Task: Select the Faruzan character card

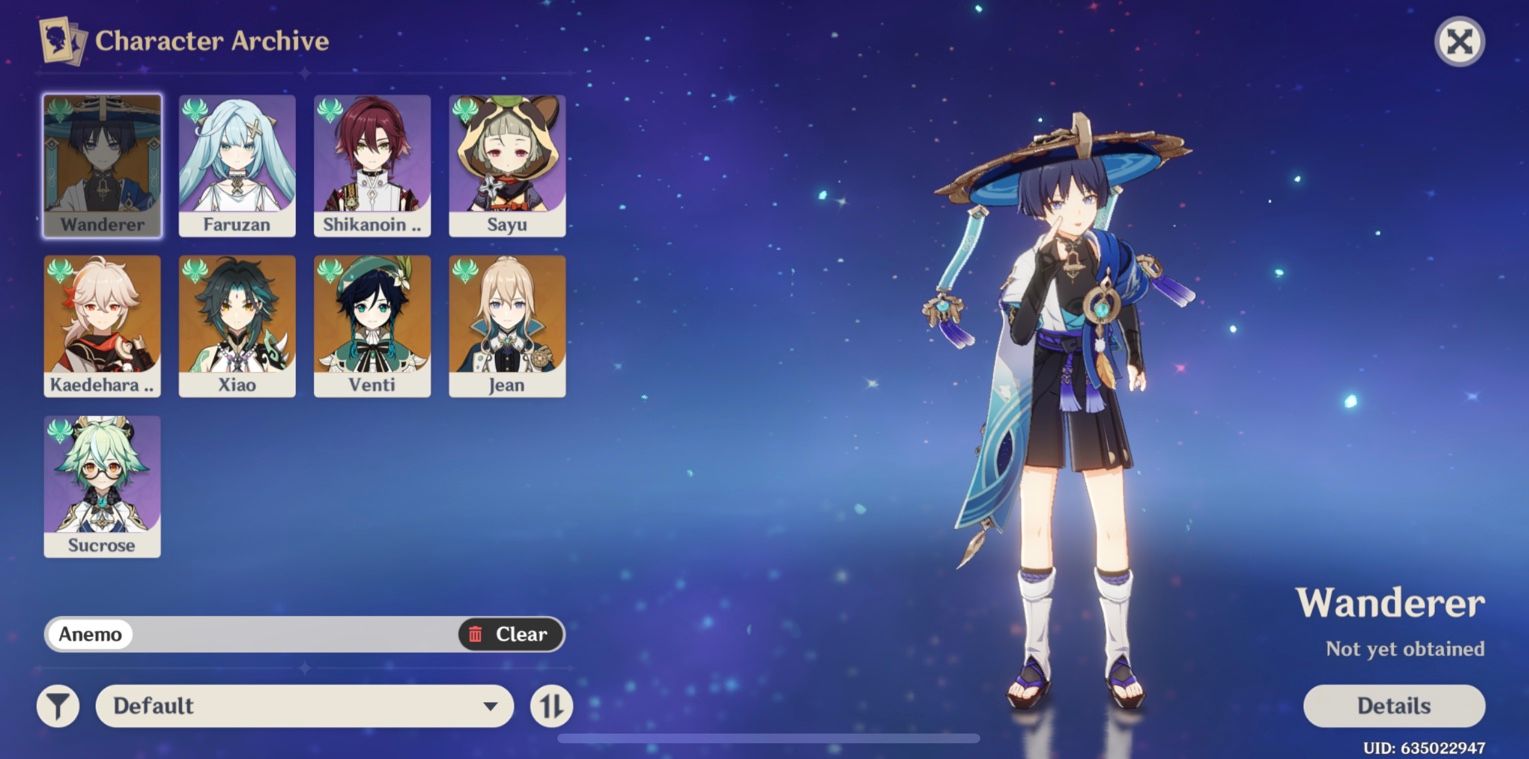Action: 237,165
